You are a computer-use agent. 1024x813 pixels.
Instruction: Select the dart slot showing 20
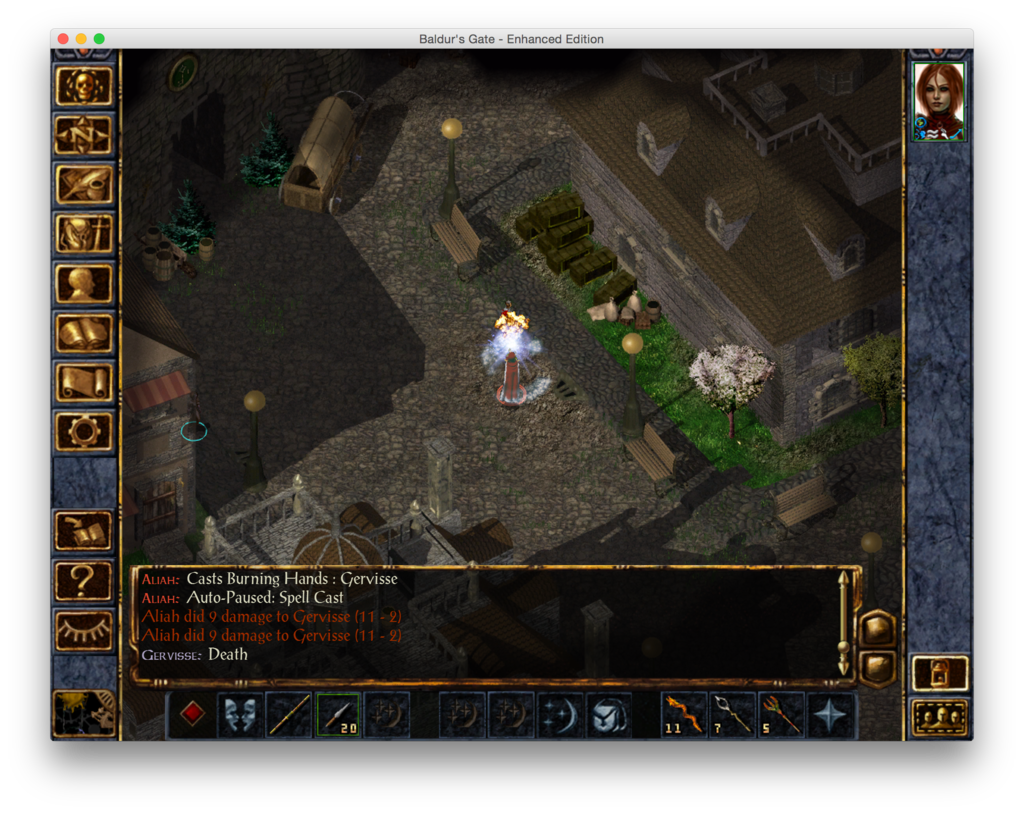pyautogui.click(x=338, y=715)
